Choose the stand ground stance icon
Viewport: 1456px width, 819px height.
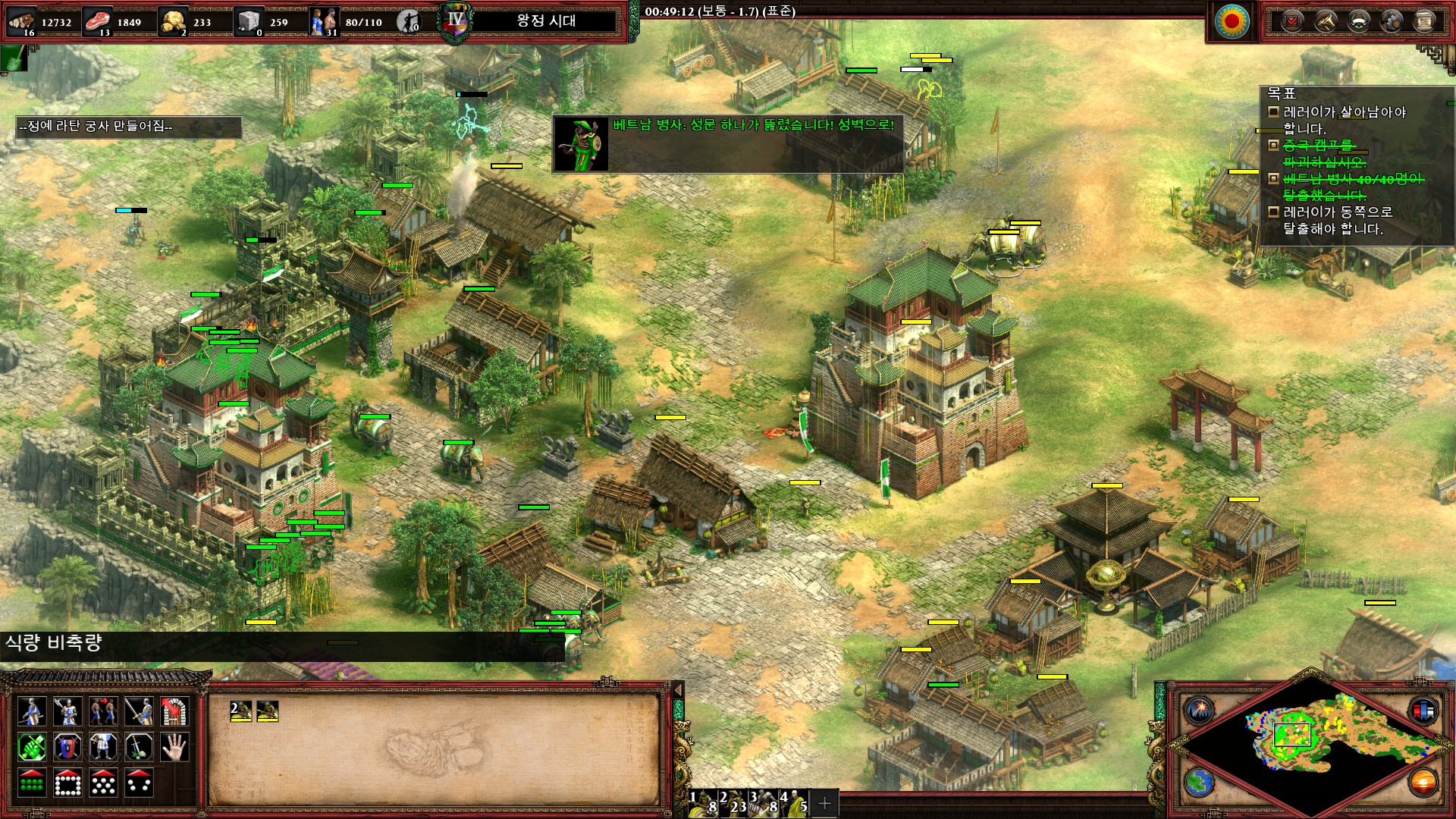tap(102, 748)
